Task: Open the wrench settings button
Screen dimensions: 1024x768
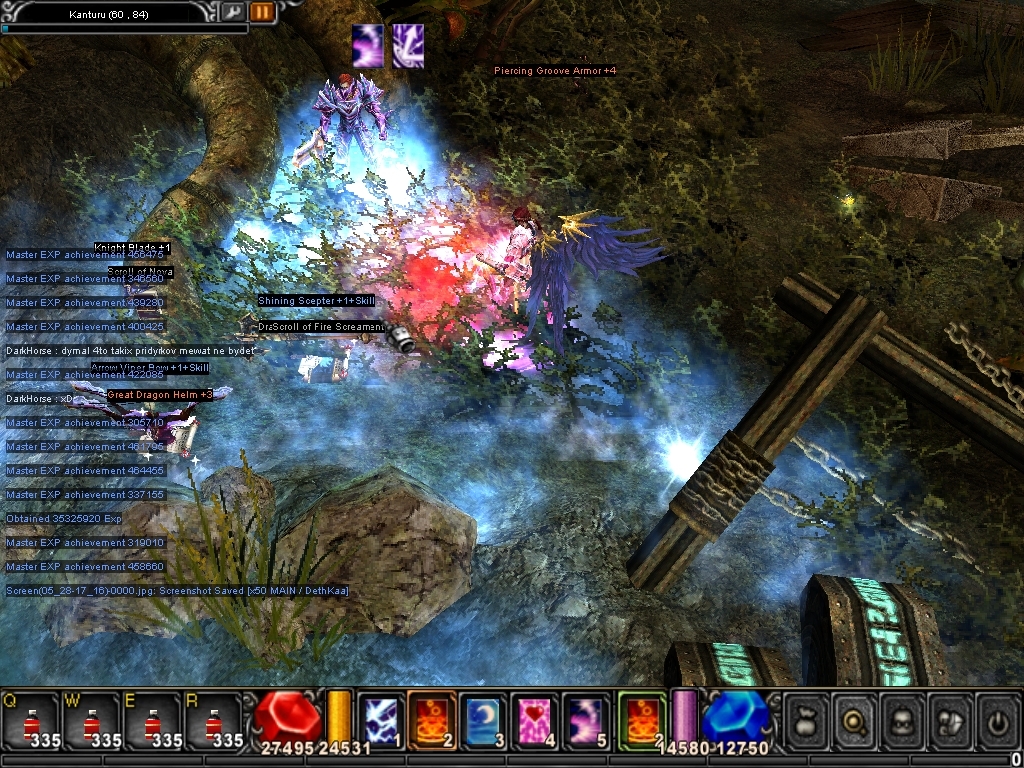Action: [x=234, y=12]
